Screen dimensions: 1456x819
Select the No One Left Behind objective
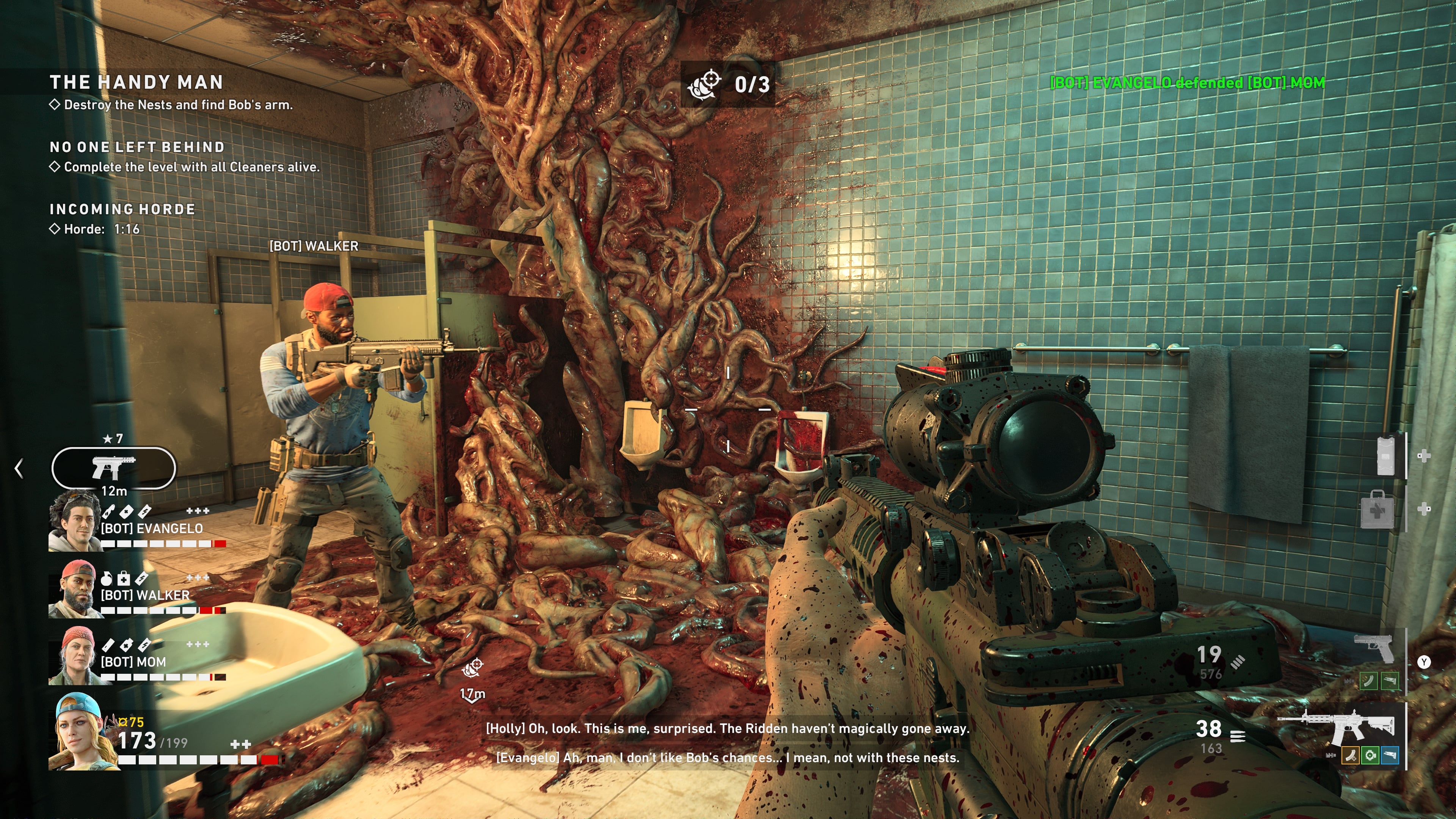click(137, 147)
